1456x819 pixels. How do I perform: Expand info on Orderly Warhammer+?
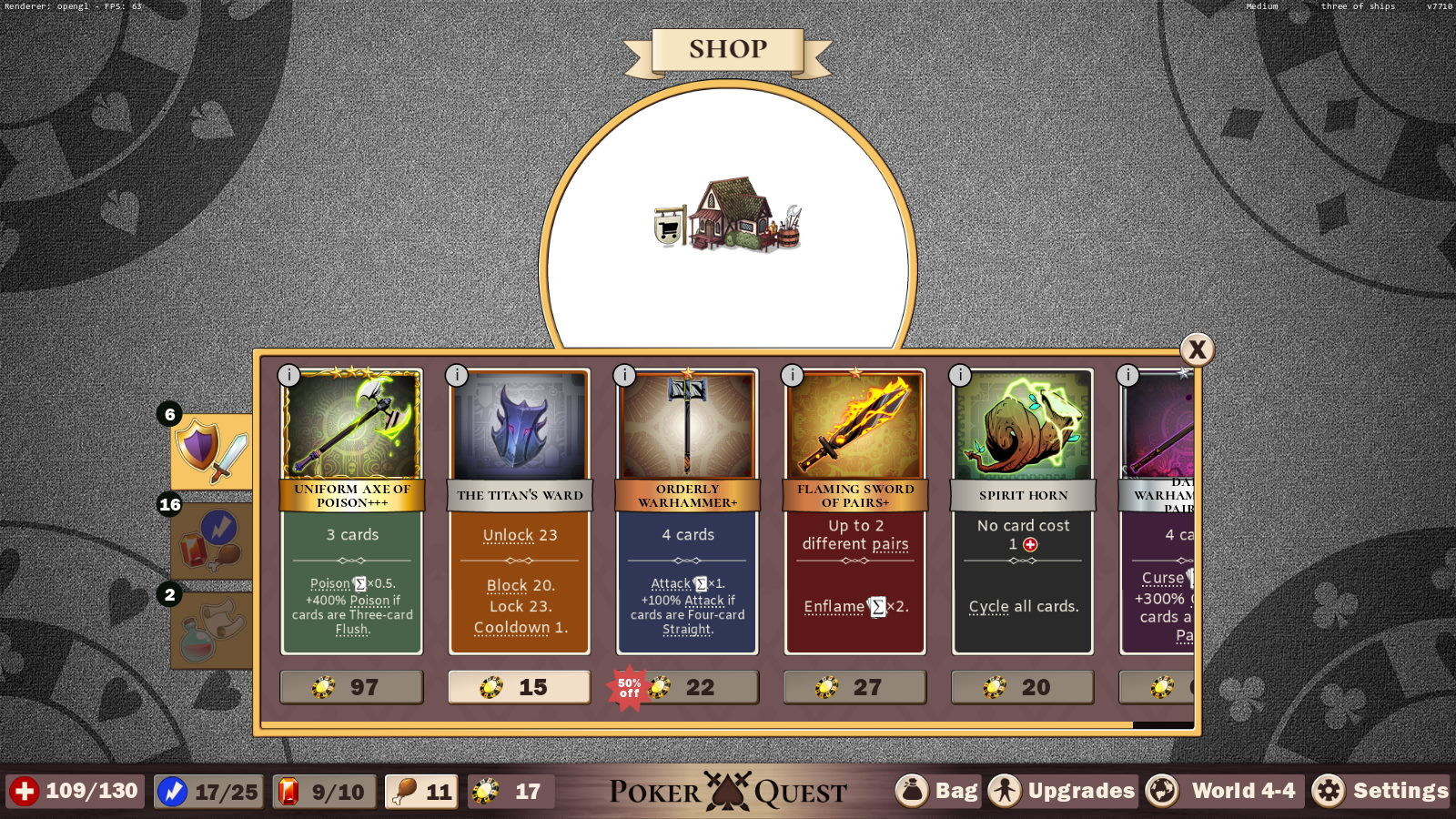[x=623, y=373]
